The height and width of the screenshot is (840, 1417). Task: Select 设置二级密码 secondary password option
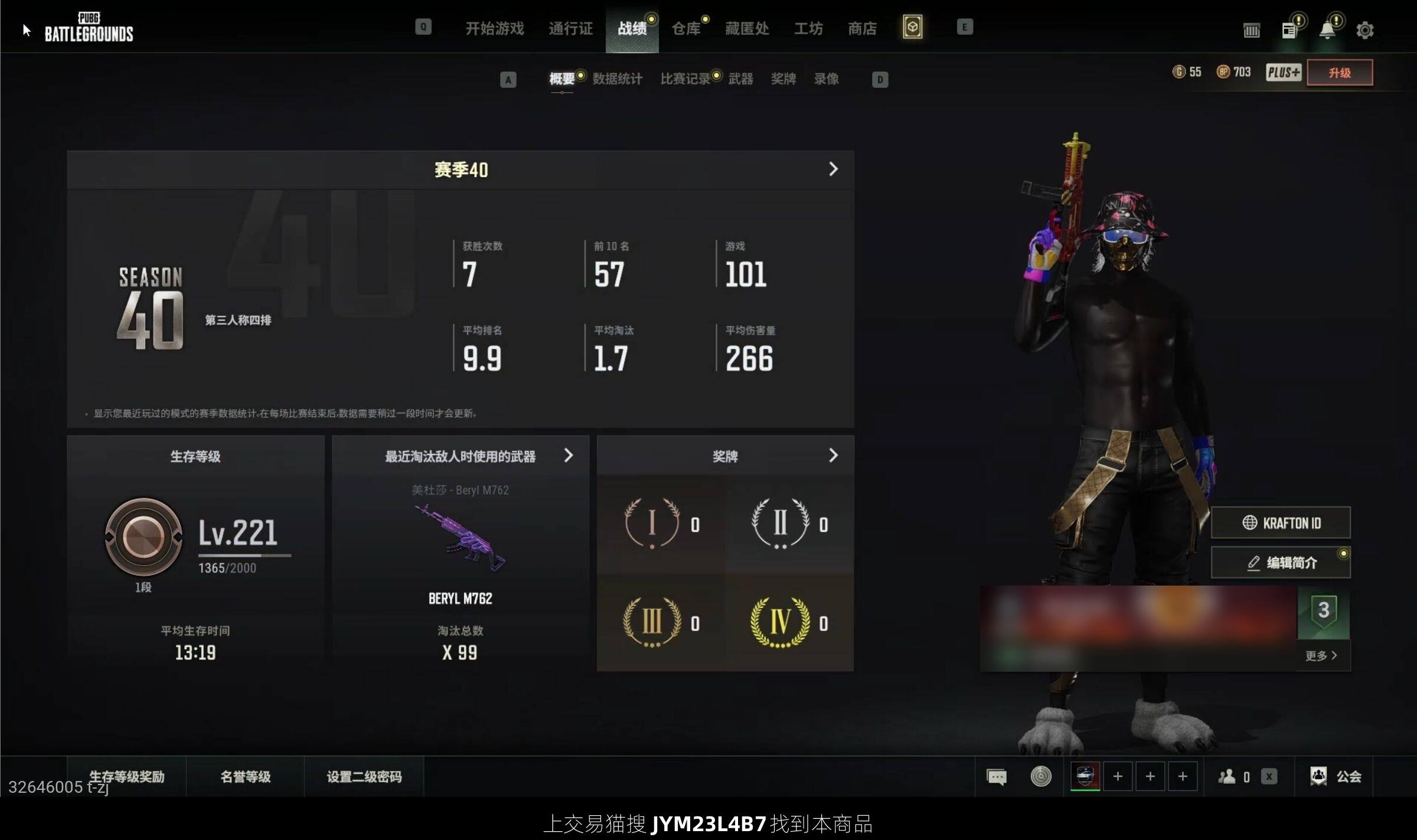pyautogui.click(x=364, y=776)
